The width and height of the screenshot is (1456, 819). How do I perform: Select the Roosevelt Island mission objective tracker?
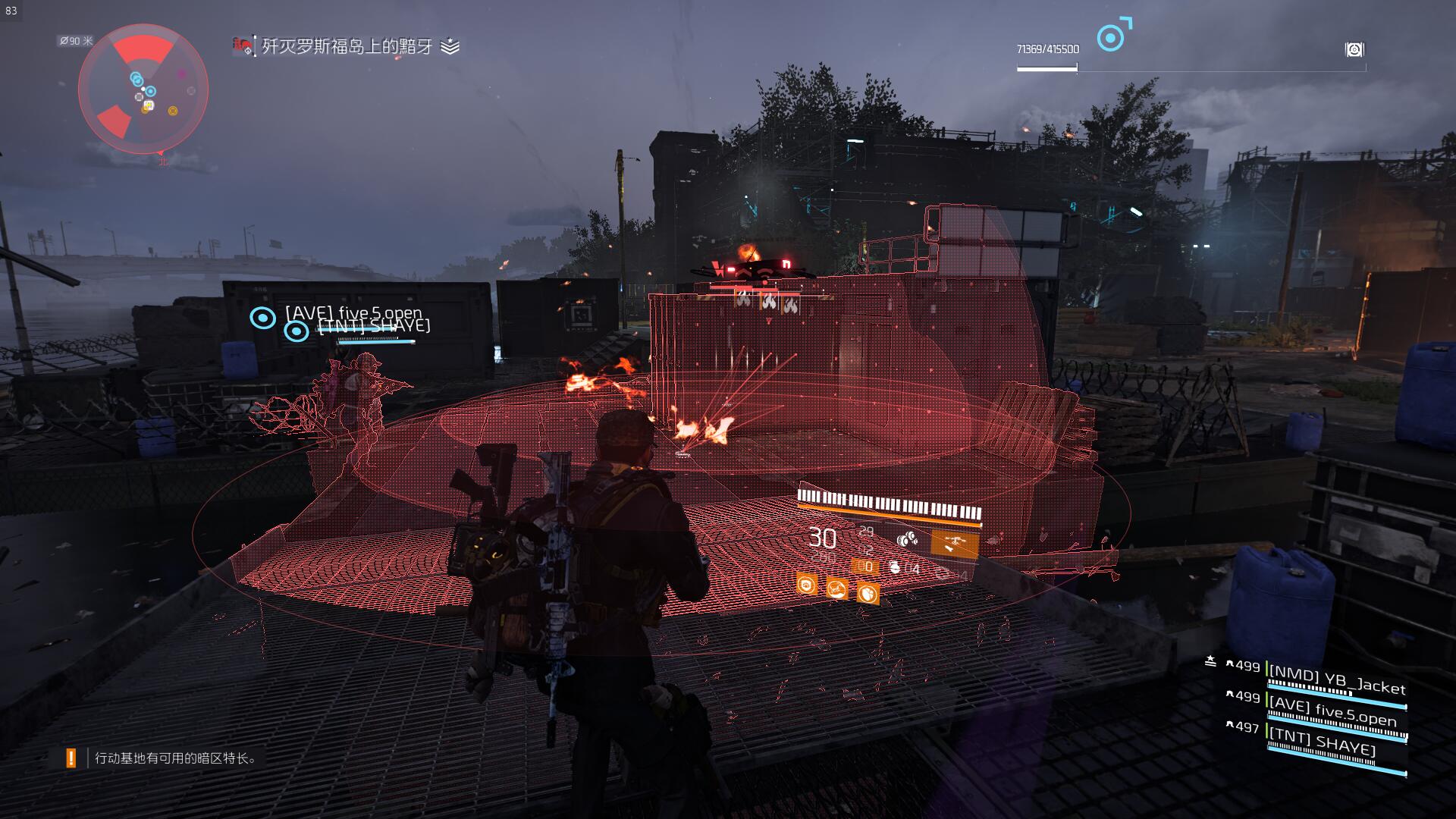[347, 47]
